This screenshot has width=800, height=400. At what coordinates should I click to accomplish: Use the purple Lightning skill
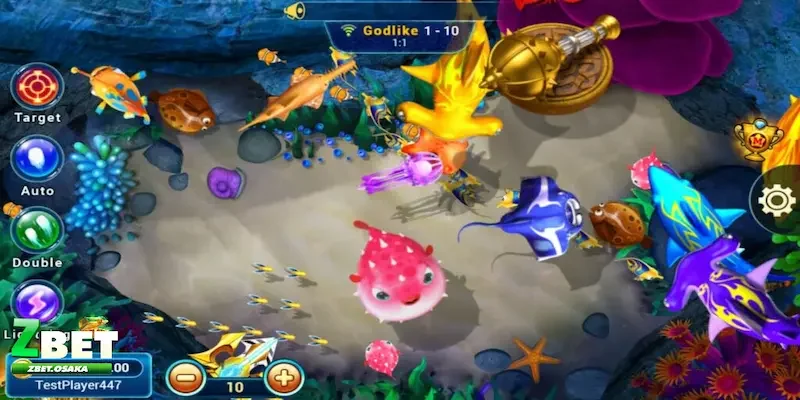pos(37,300)
